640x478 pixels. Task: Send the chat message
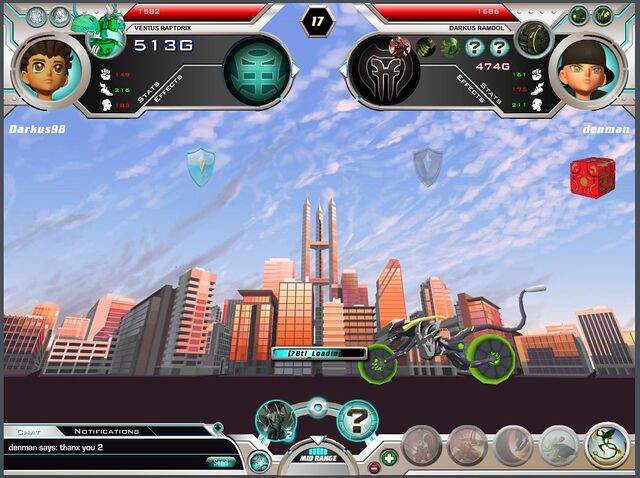220,460
